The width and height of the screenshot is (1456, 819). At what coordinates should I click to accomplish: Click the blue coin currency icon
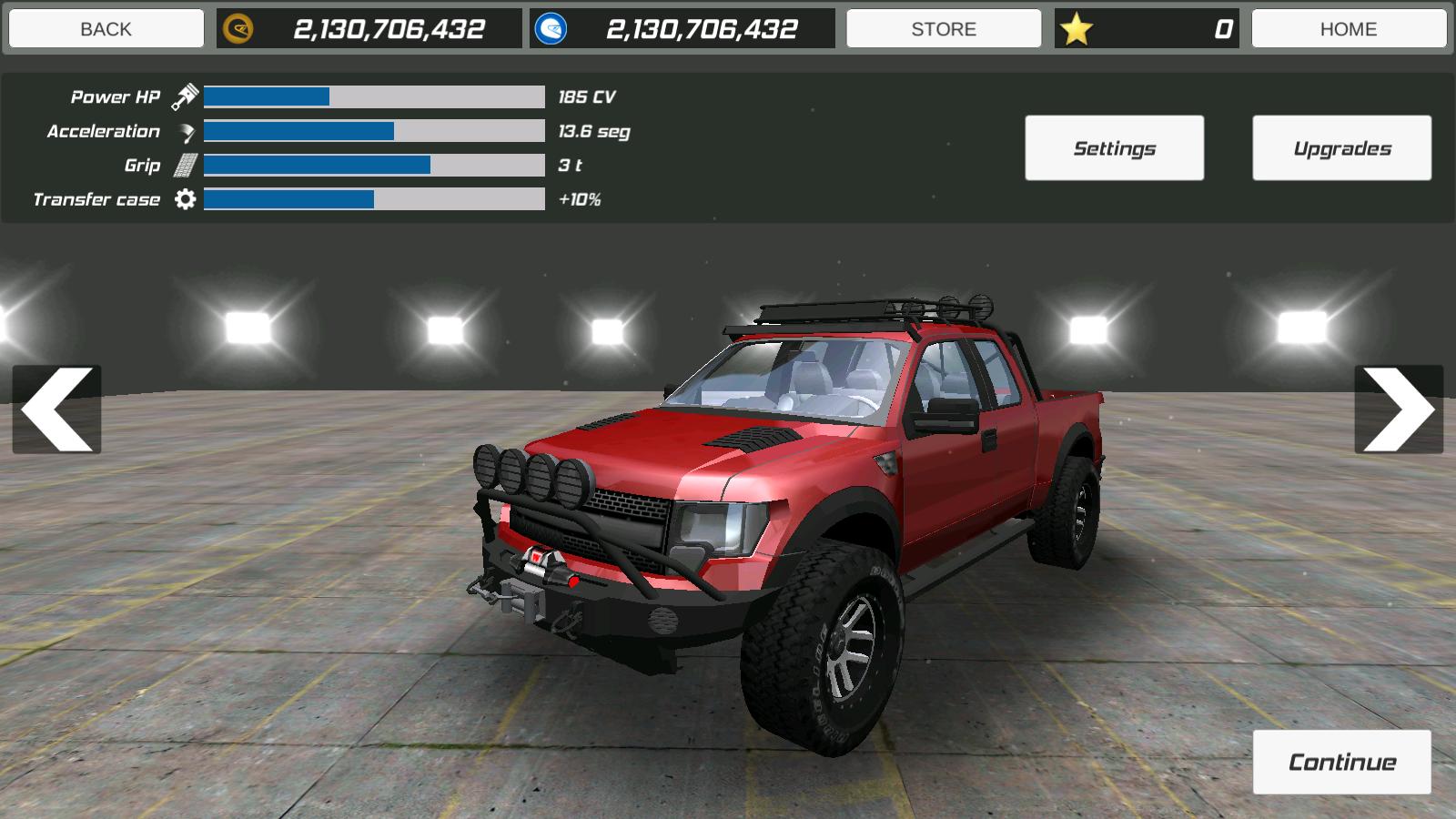click(550, 27)
